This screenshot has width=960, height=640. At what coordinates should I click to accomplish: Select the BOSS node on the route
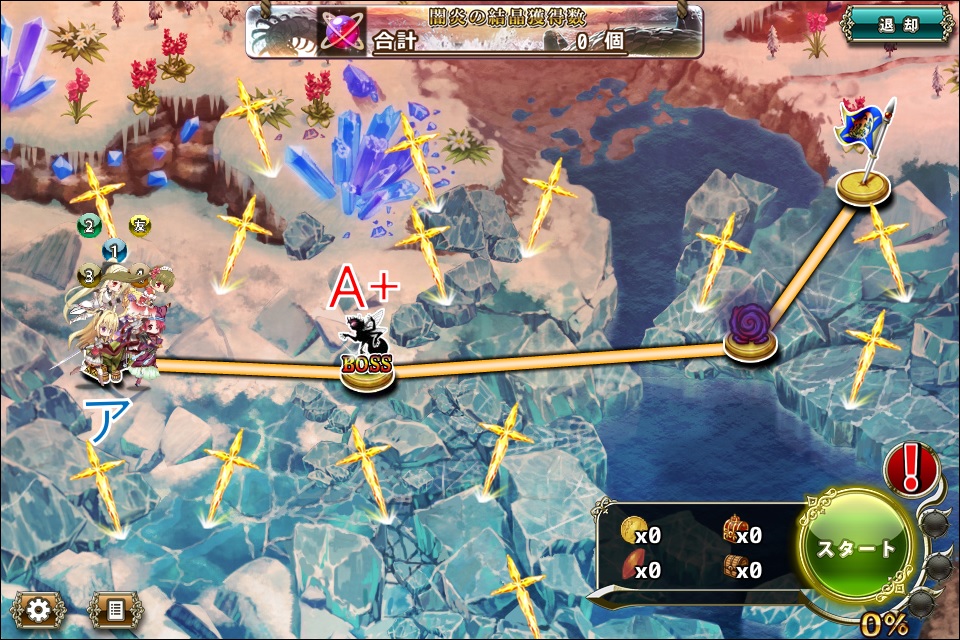tap(367, 364)
